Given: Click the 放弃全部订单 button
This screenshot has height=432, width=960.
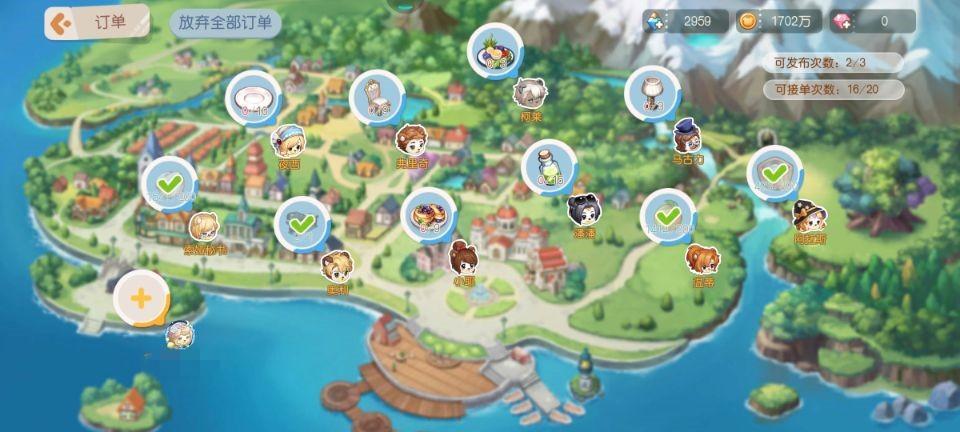Looking at the screenshot, I should [224, 23].
